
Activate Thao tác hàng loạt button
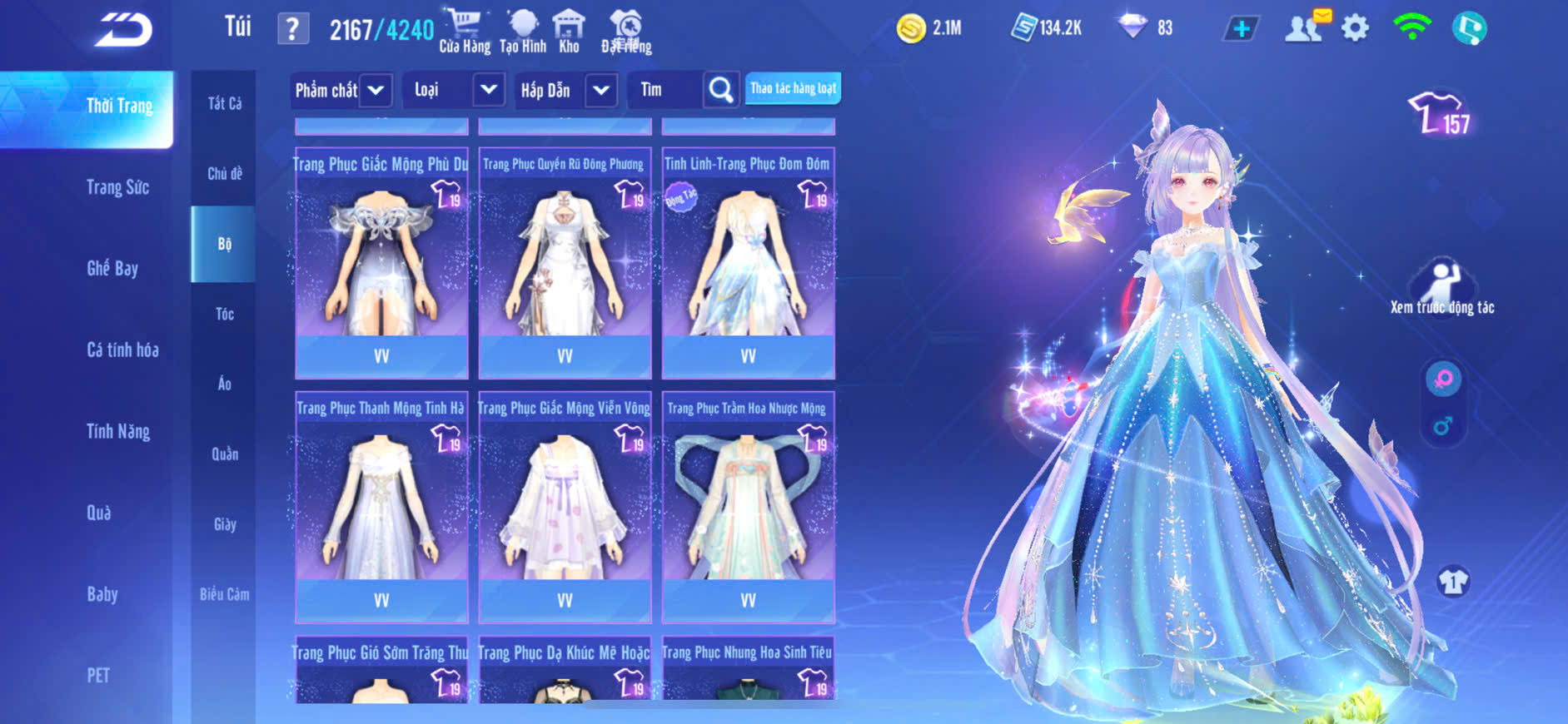point(793,88)
